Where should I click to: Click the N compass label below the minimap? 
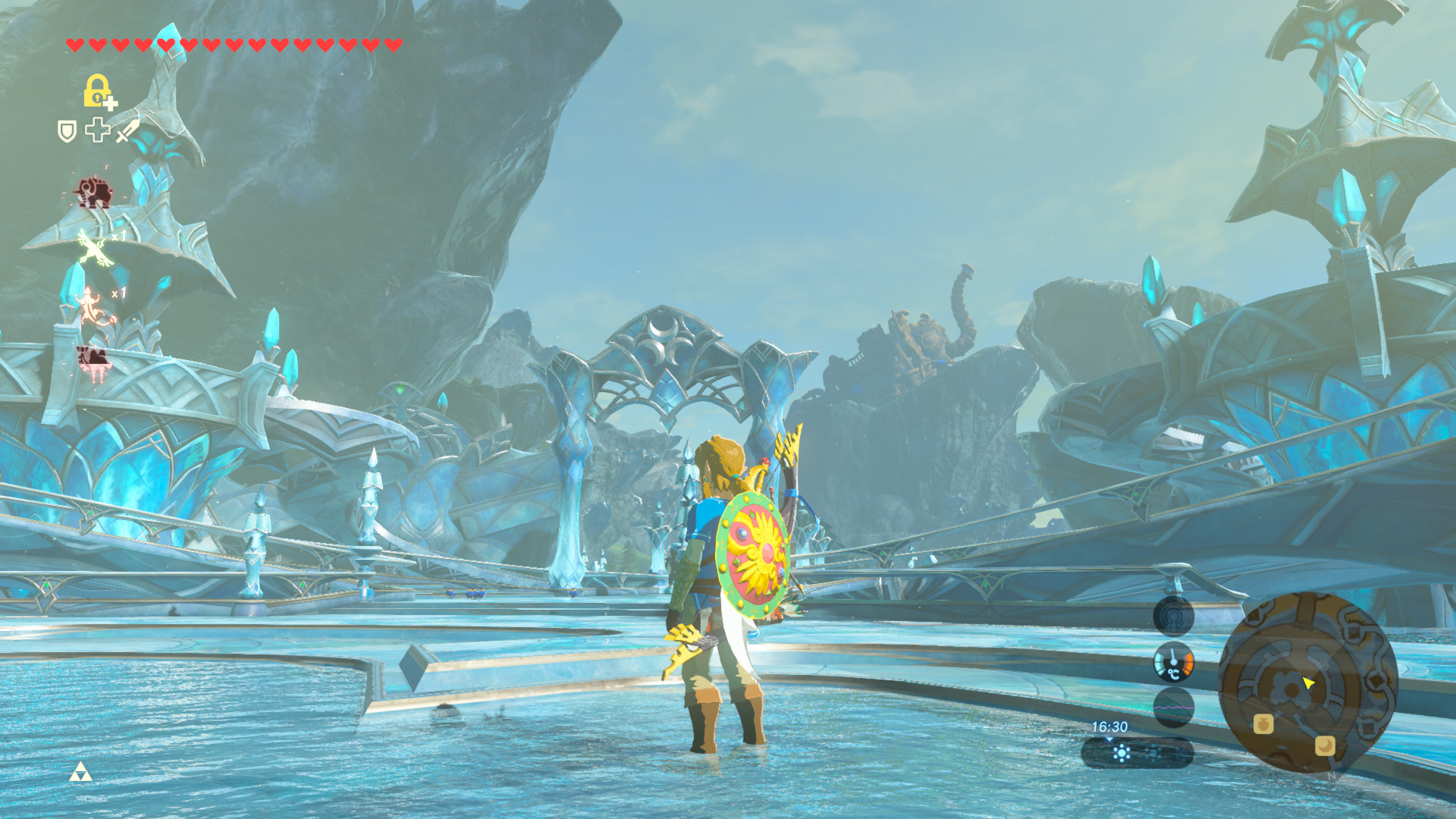tap(1331, 776)
